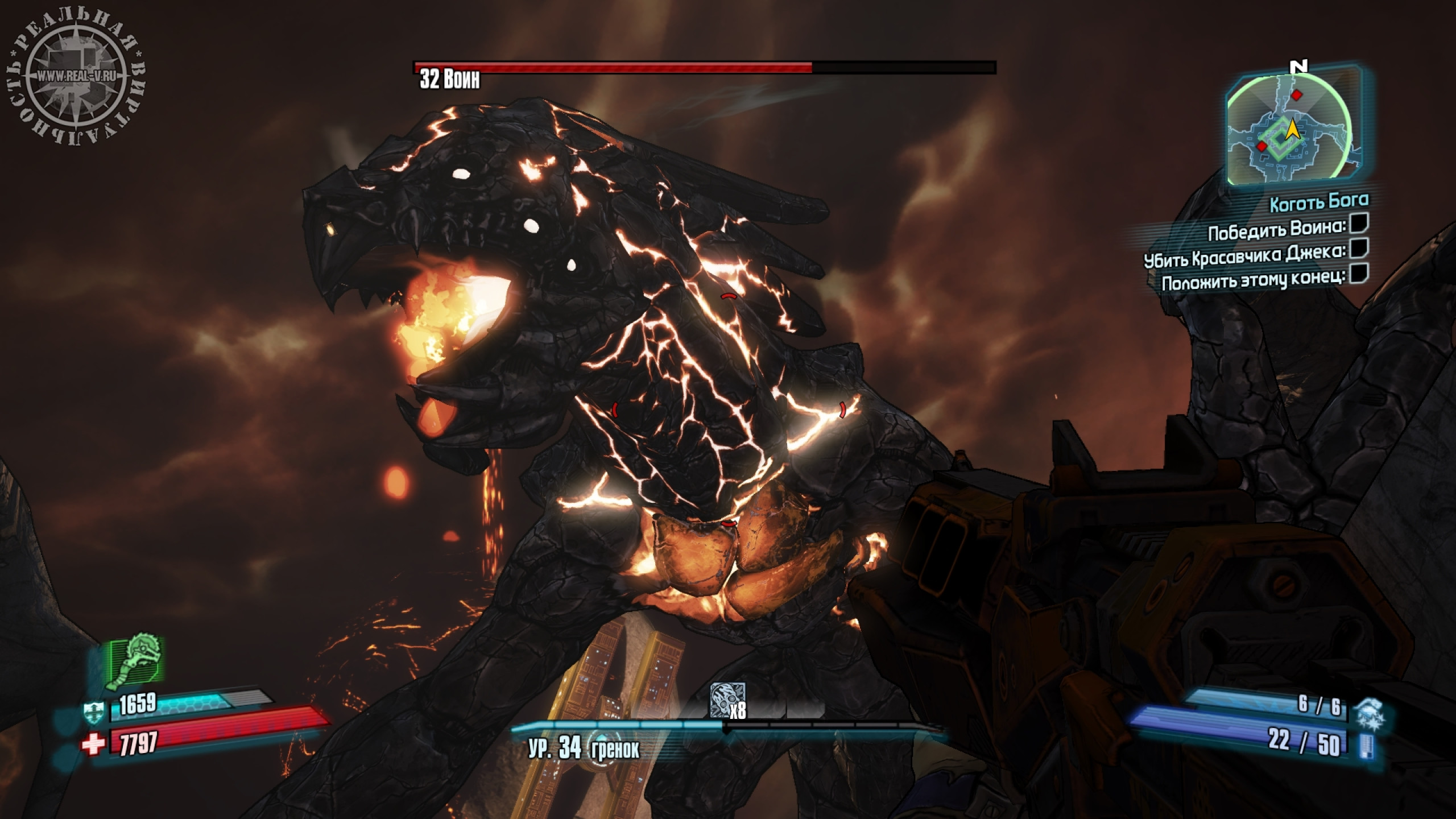Select the "Коготь Бога" quest title
1456x819 pixels.
click(x=1319, y=202)
